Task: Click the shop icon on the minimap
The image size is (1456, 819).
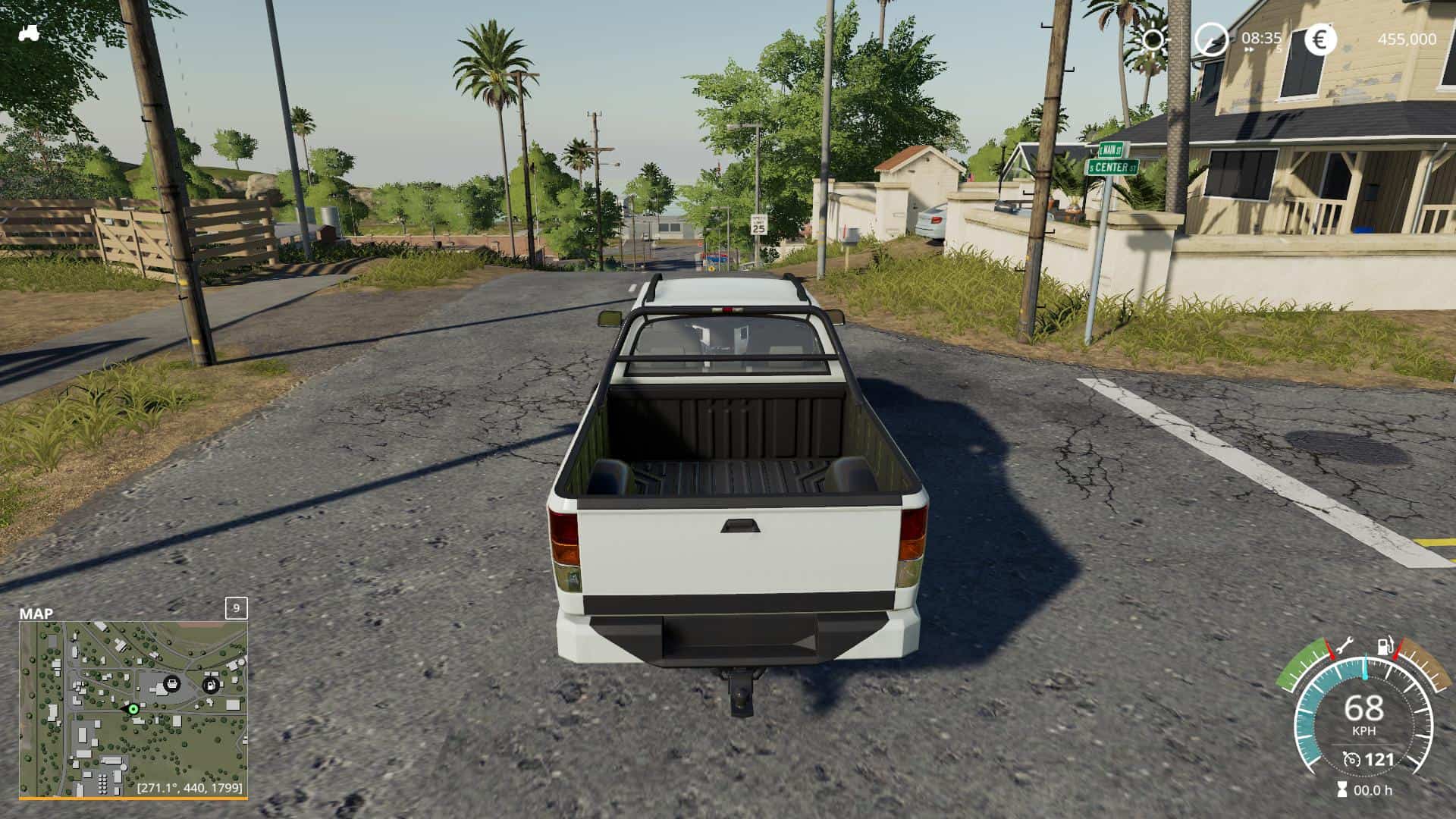Action: [172, 684]
